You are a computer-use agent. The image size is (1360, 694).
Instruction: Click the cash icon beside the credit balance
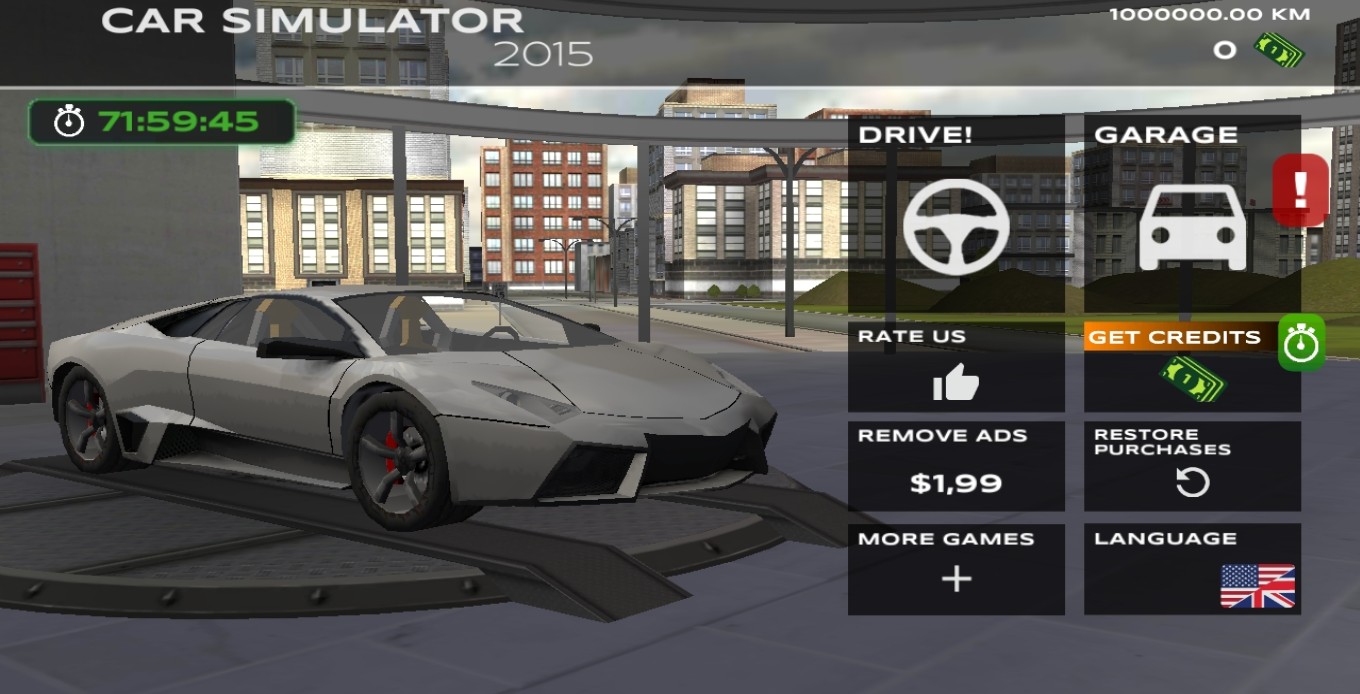pos(1279,49)
